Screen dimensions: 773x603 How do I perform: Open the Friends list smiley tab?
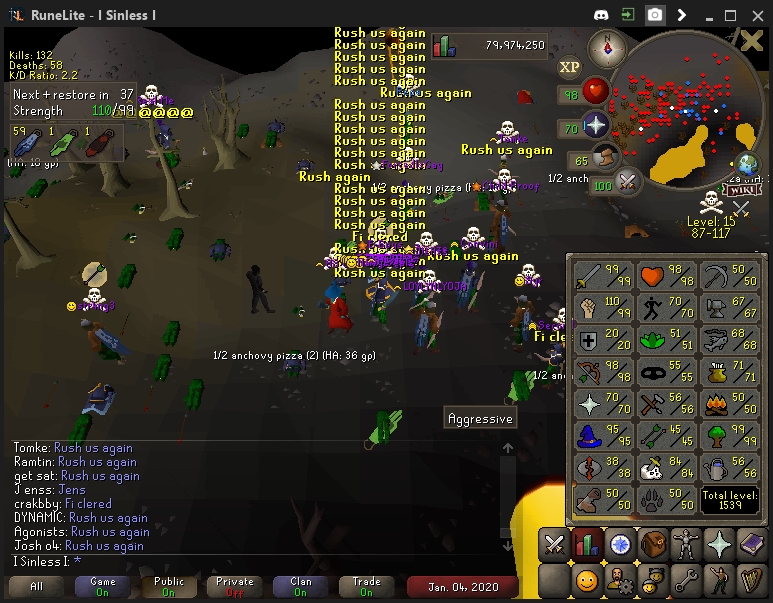[587, 579]
